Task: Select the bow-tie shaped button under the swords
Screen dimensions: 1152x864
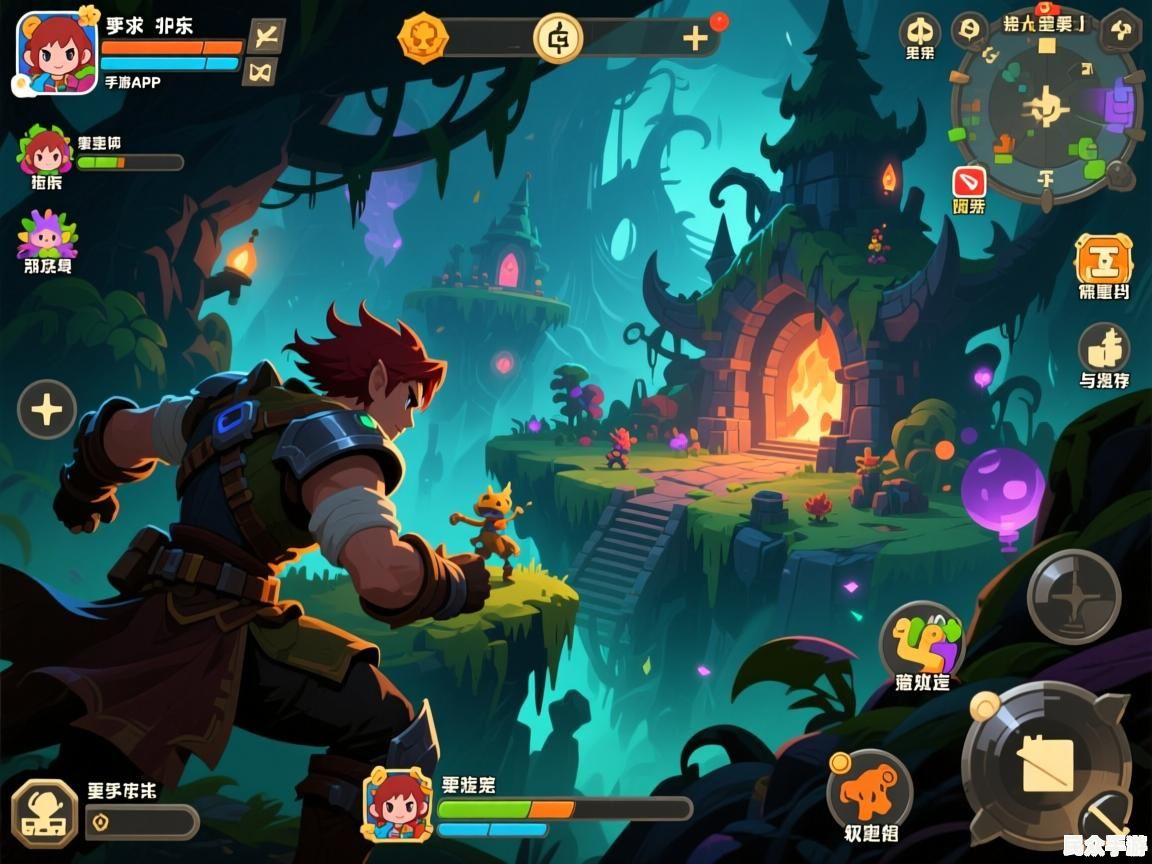Action: tap(261, 71)
